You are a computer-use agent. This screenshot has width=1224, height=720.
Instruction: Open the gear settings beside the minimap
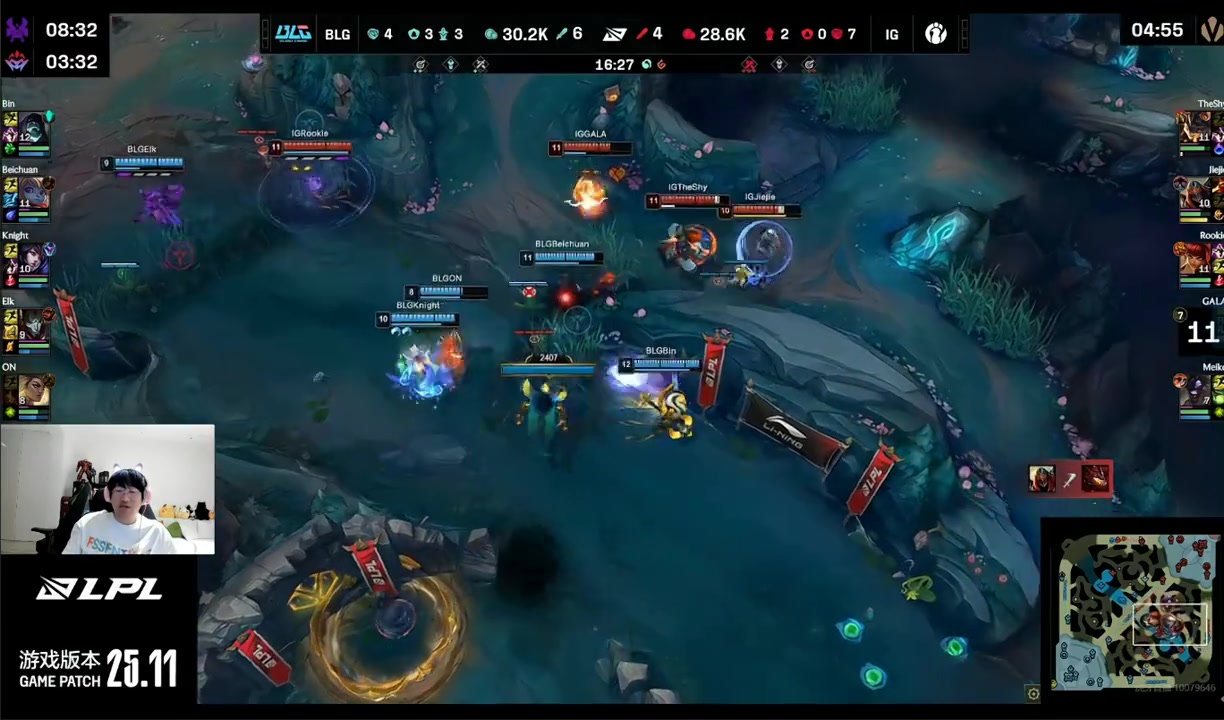(x=1033, y=693)
